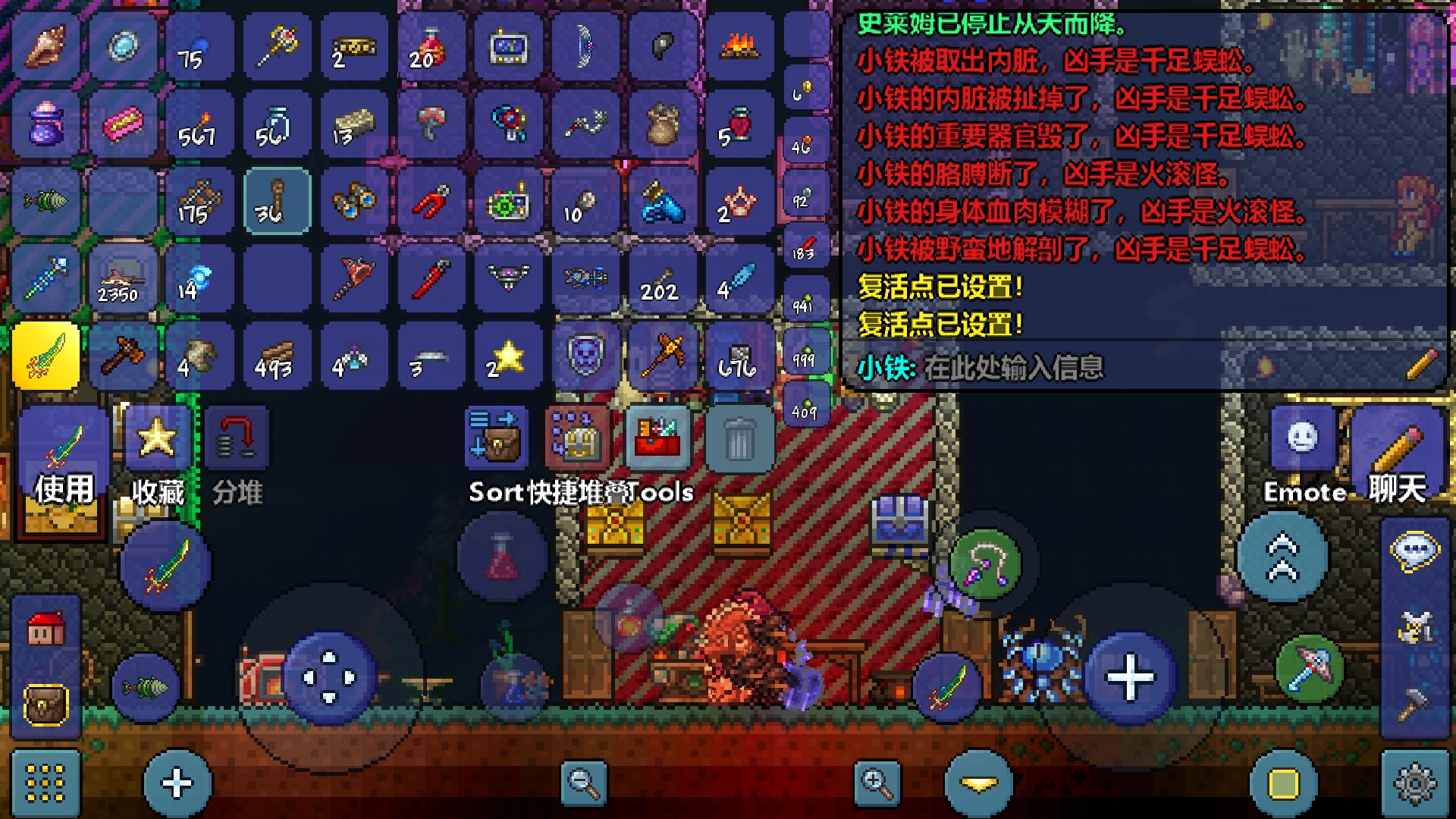This screenshot has width=1456, height=819.
Task: Open settings with the gear icon
Action: 1412,783
